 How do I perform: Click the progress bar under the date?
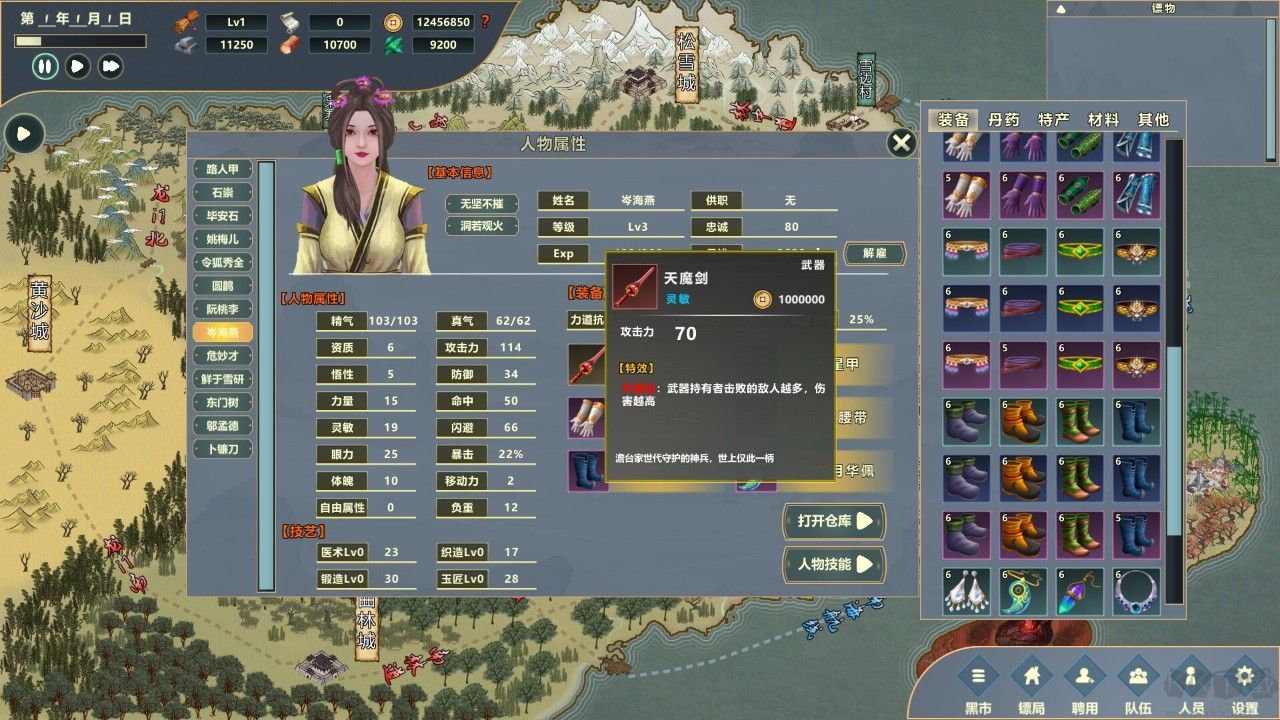tap(80, 40)
